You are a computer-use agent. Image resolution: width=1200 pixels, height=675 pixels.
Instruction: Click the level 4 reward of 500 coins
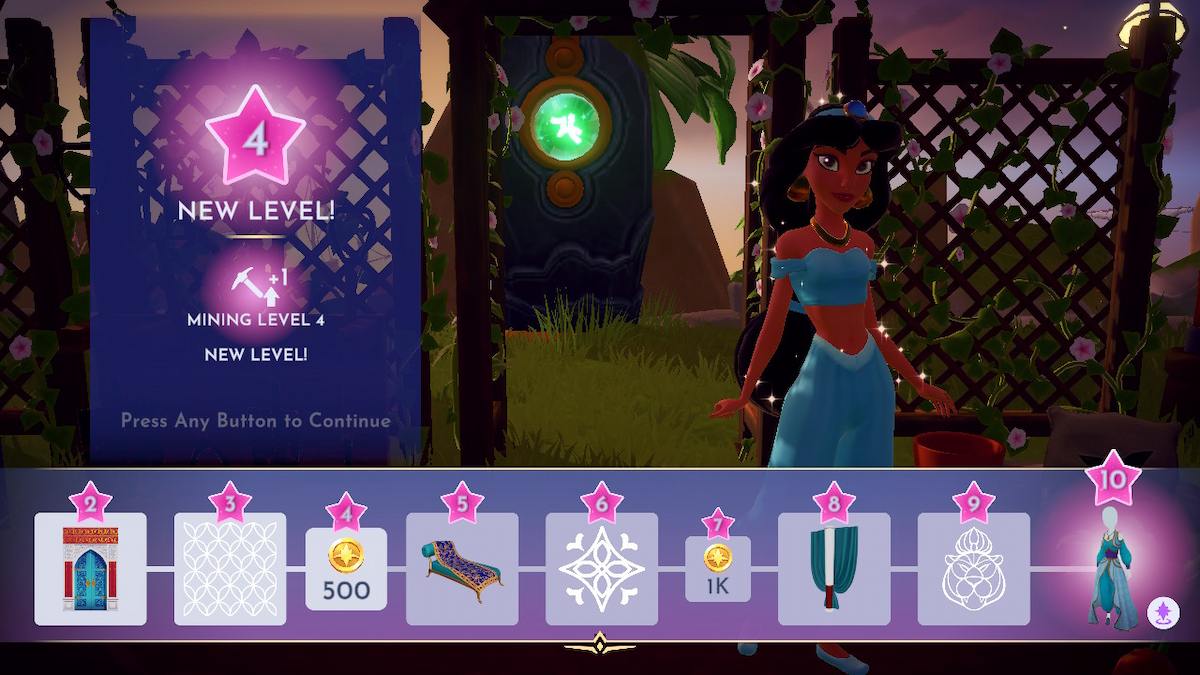[346, 569]
